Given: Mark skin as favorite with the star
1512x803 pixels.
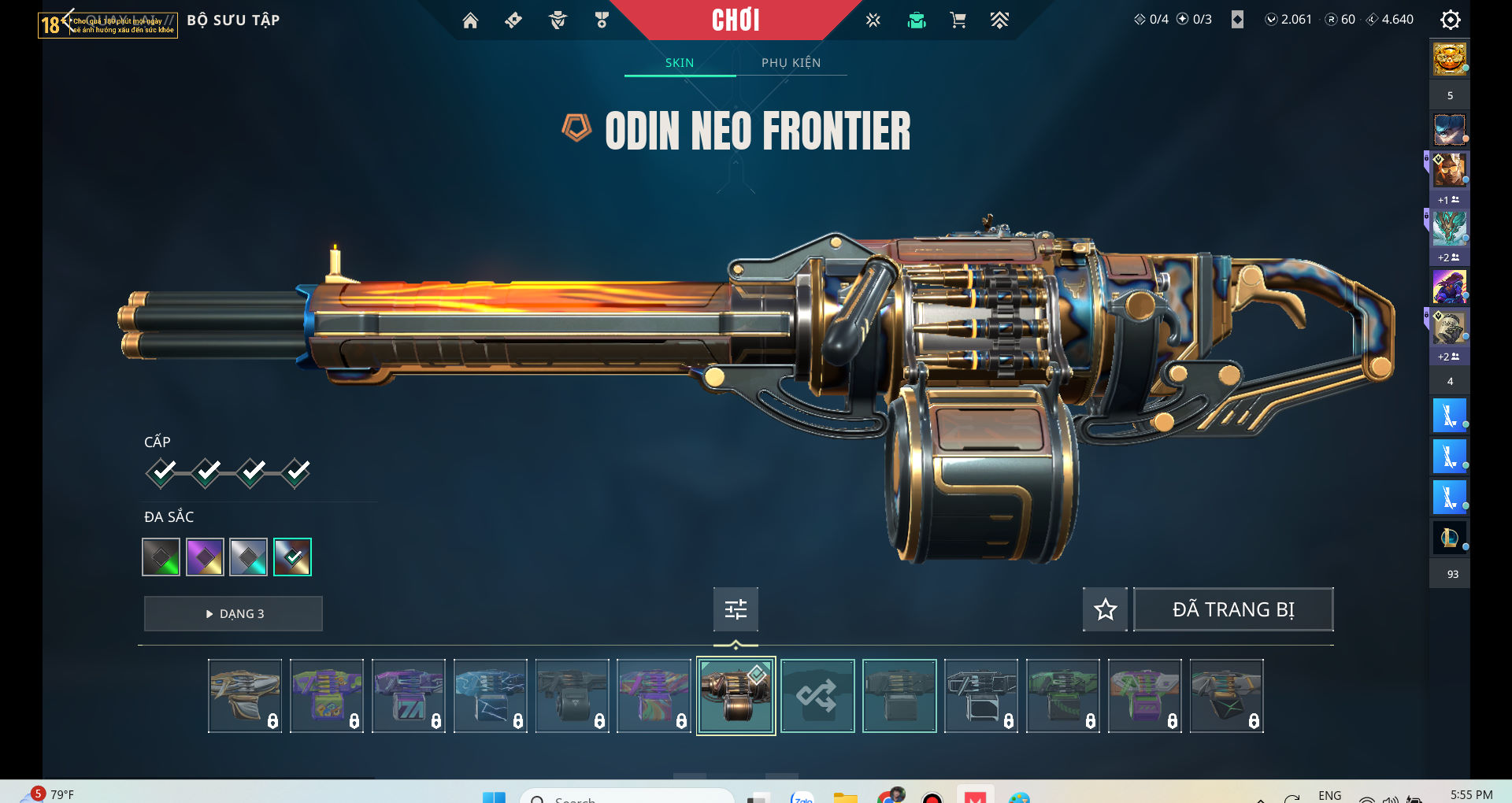Looking at the screenshot, I should click(x=1105, y=609).
